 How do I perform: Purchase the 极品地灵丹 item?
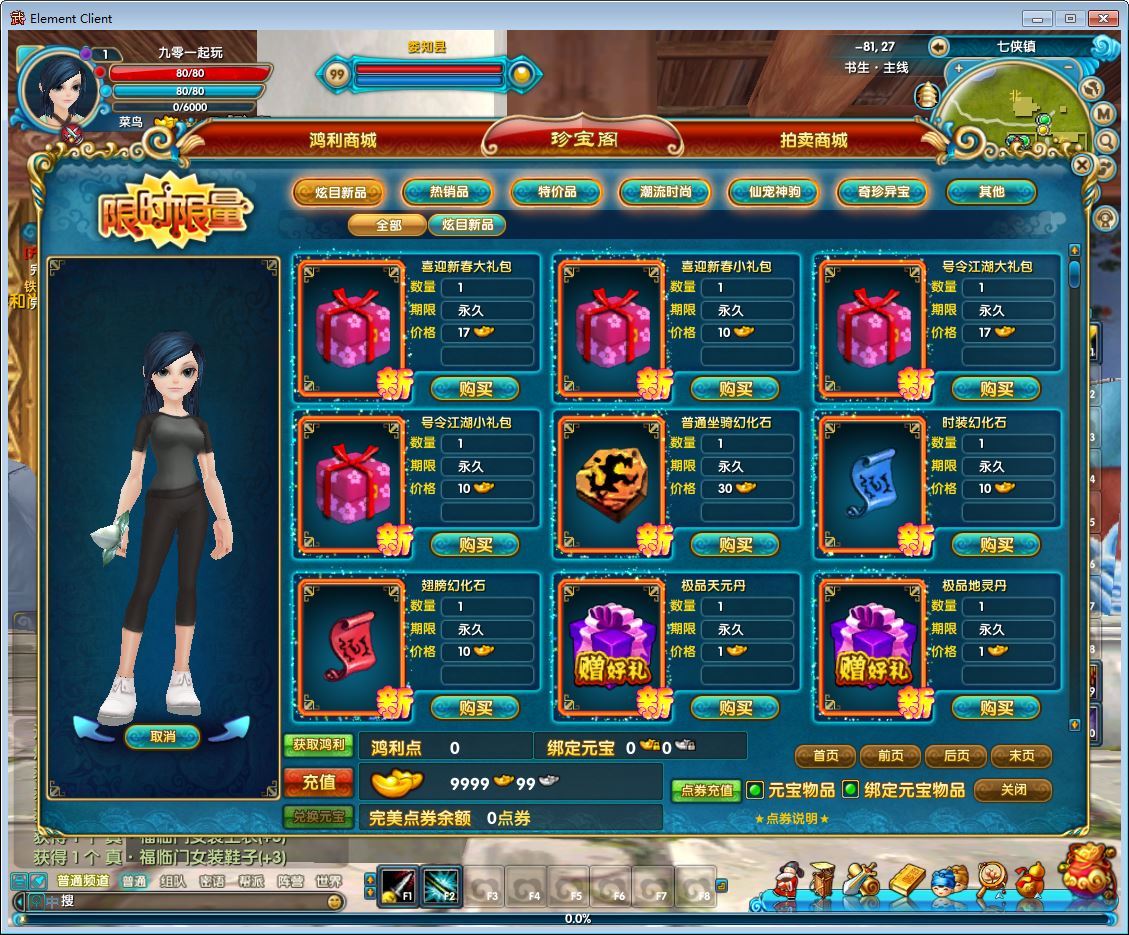click(x=996, y=708)
